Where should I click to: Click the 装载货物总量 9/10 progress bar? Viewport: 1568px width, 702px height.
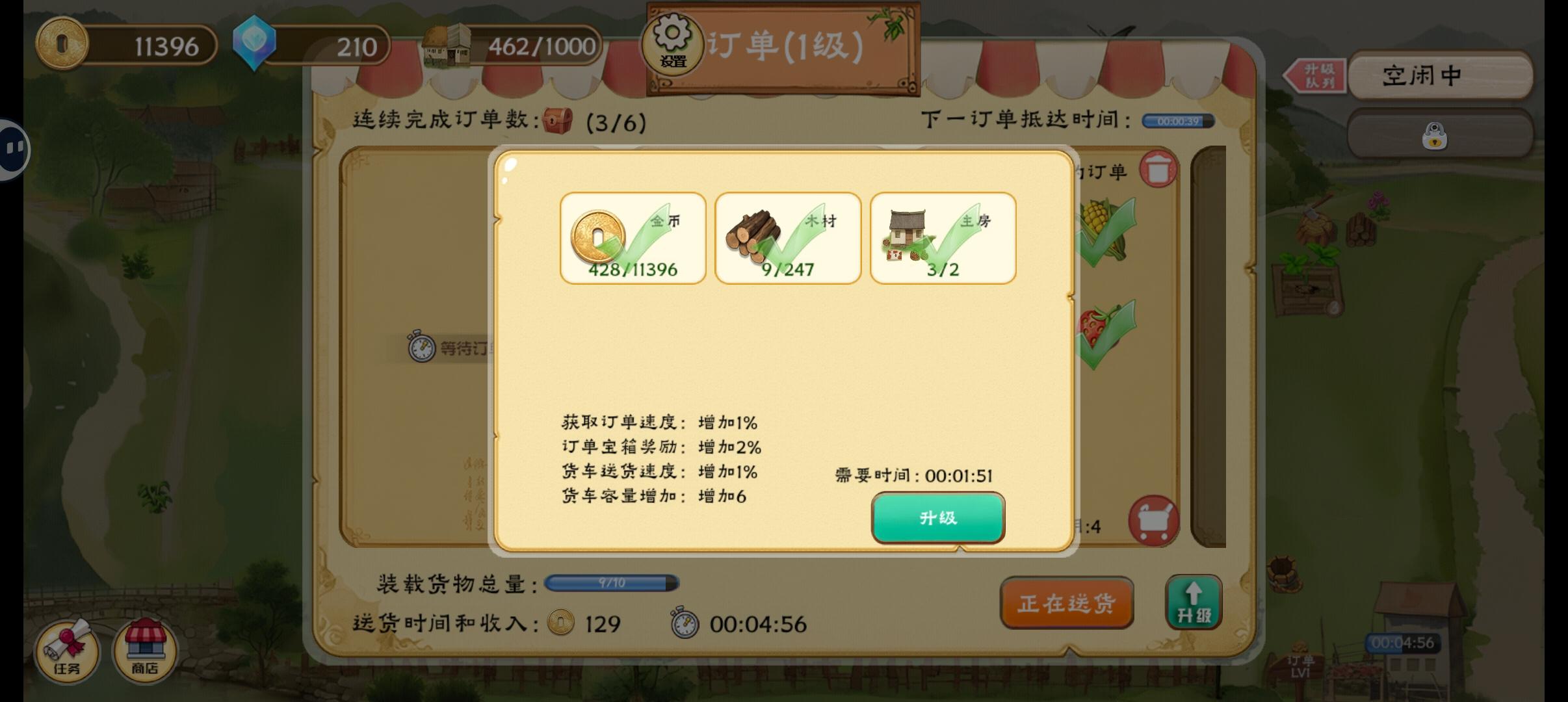611,584
